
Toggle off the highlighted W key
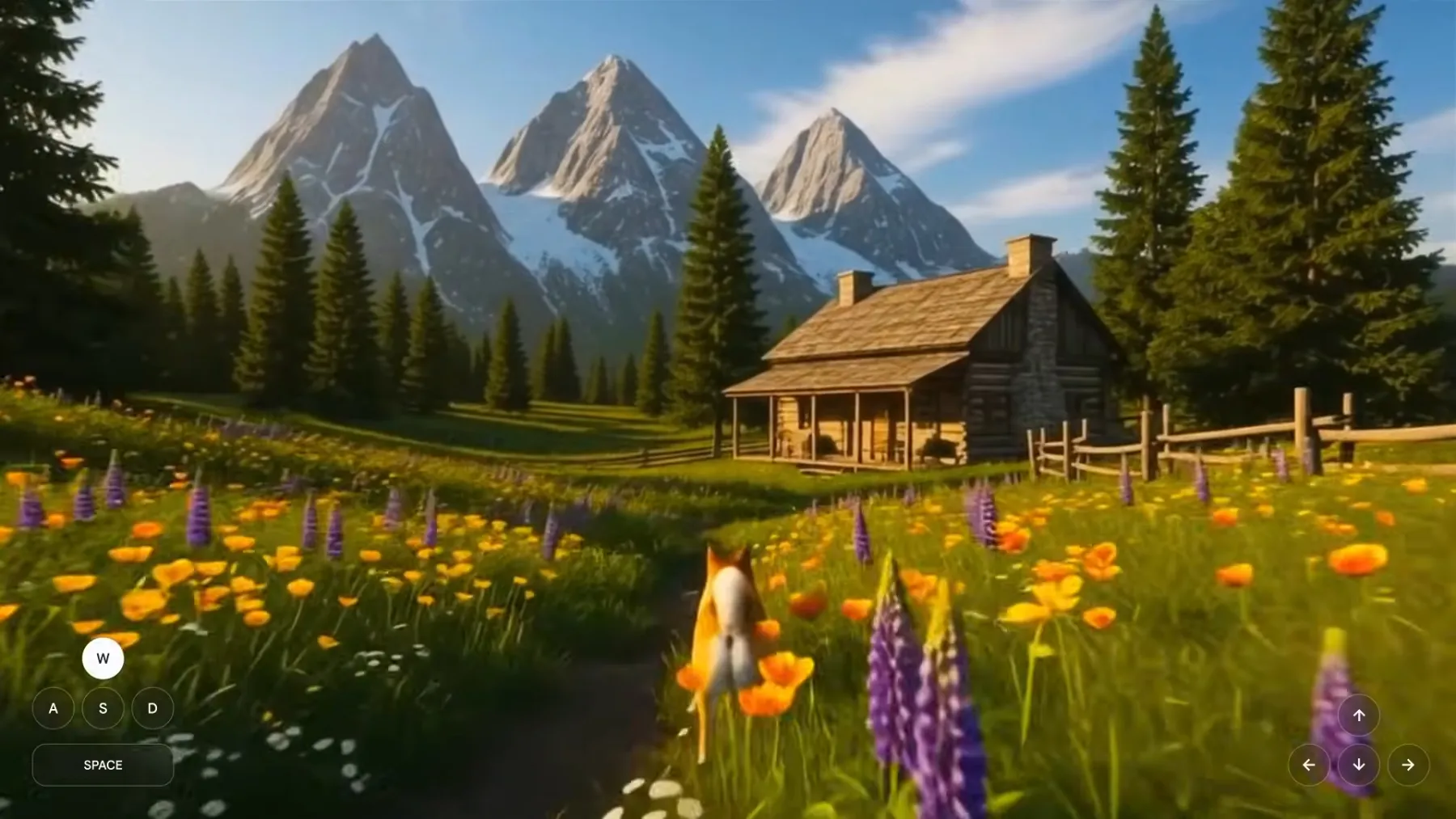[103, 658]
